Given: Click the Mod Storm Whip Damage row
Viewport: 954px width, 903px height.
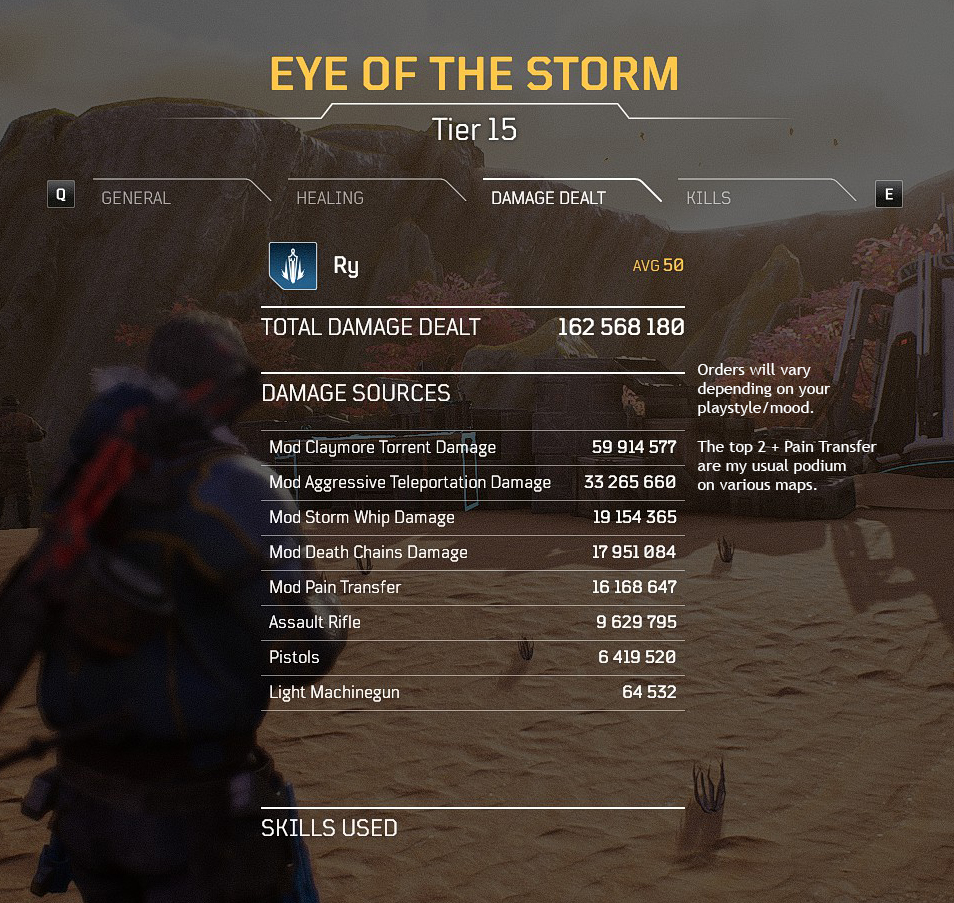Looking at the screenshot, I should (472, 518).
